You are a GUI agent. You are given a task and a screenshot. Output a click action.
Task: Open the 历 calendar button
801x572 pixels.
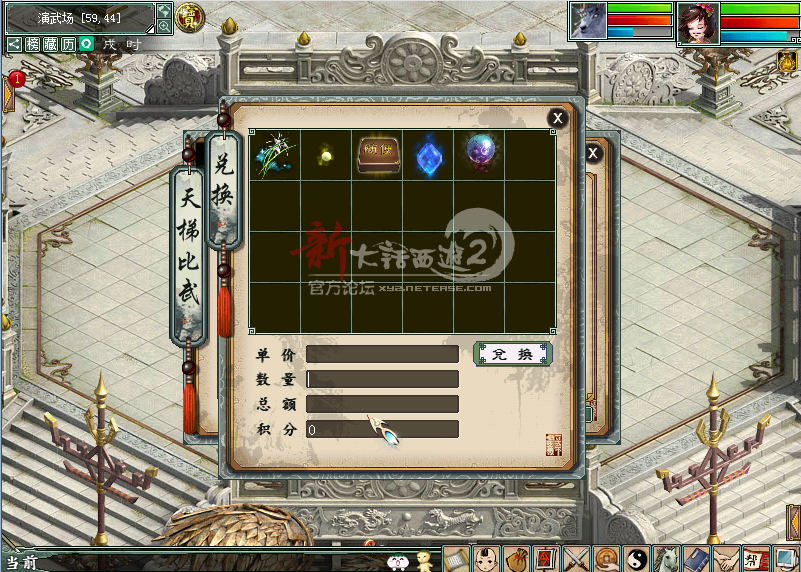click(68, 45)
